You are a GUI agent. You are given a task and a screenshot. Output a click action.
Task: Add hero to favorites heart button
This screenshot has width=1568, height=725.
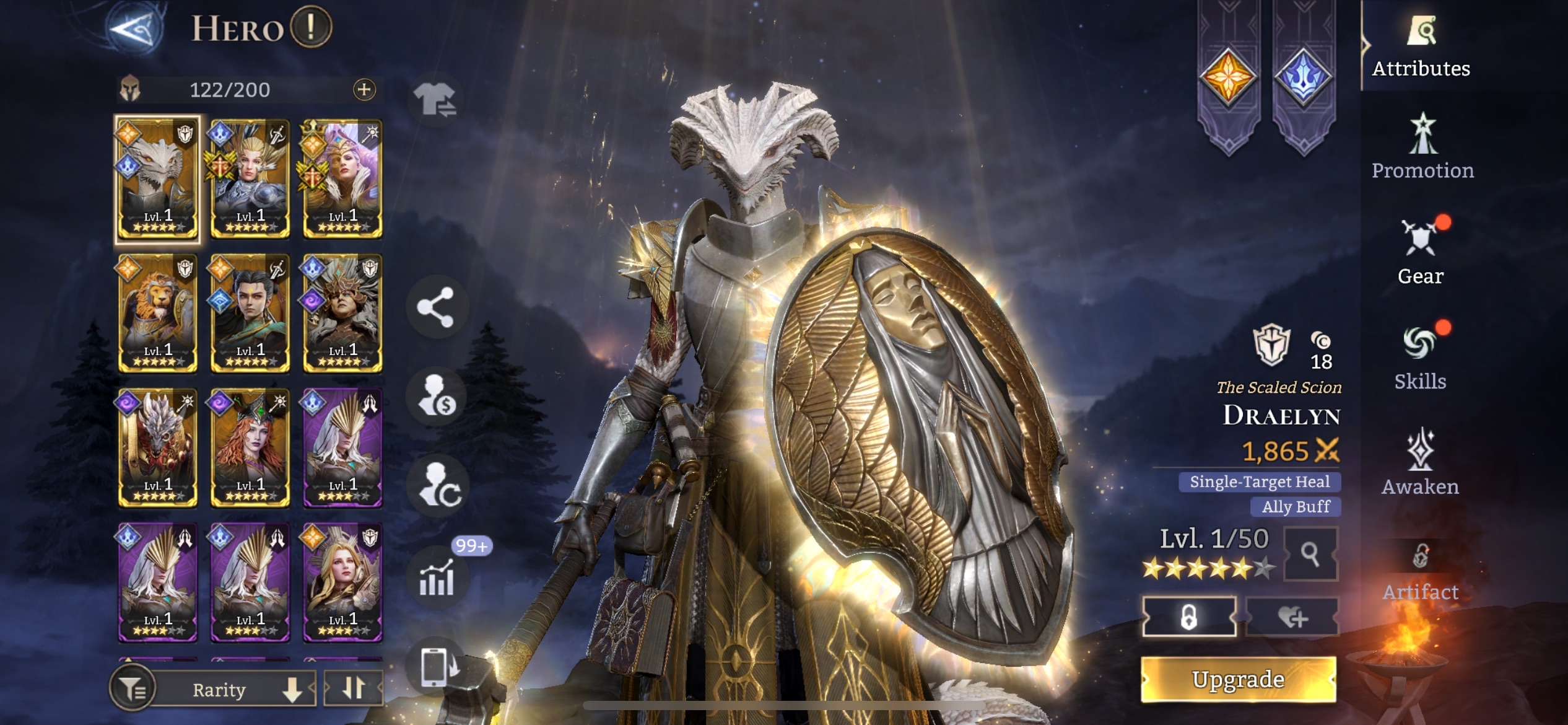click(x=1292, y=617)
